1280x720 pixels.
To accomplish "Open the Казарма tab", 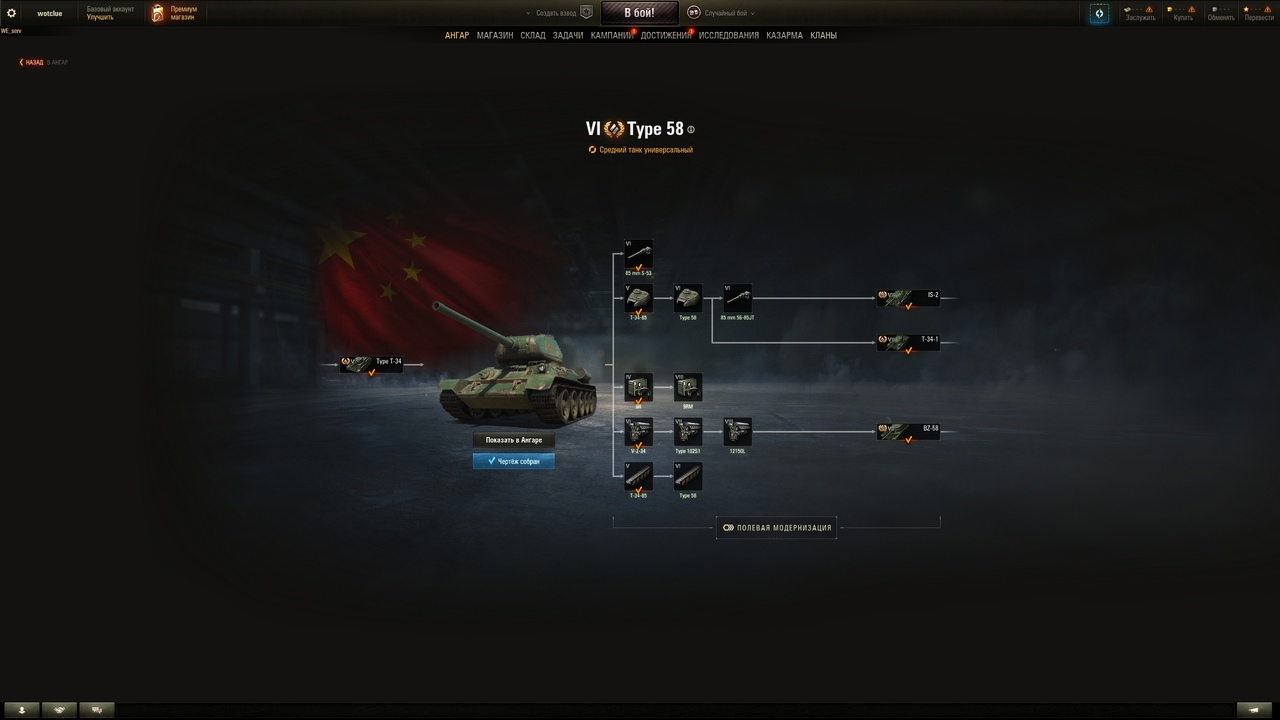I will pyautogui.click(x=784, y=35).
